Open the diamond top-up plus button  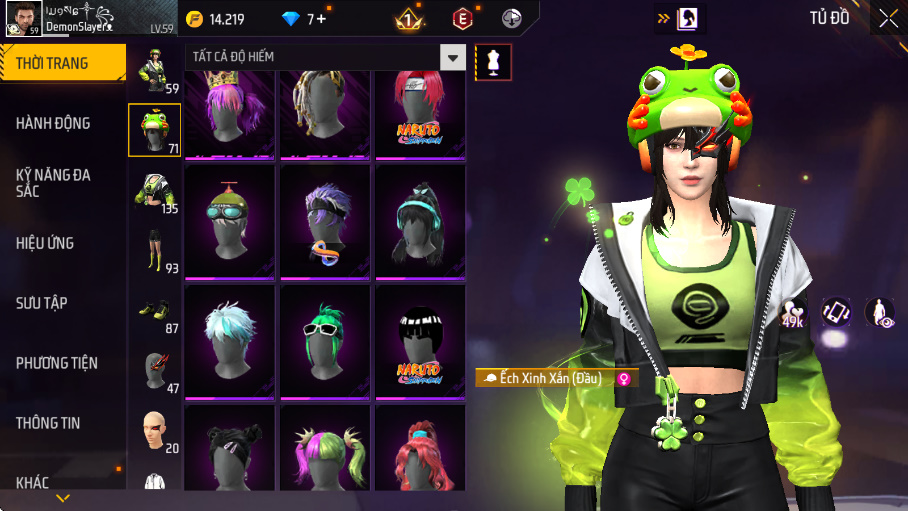322,18
